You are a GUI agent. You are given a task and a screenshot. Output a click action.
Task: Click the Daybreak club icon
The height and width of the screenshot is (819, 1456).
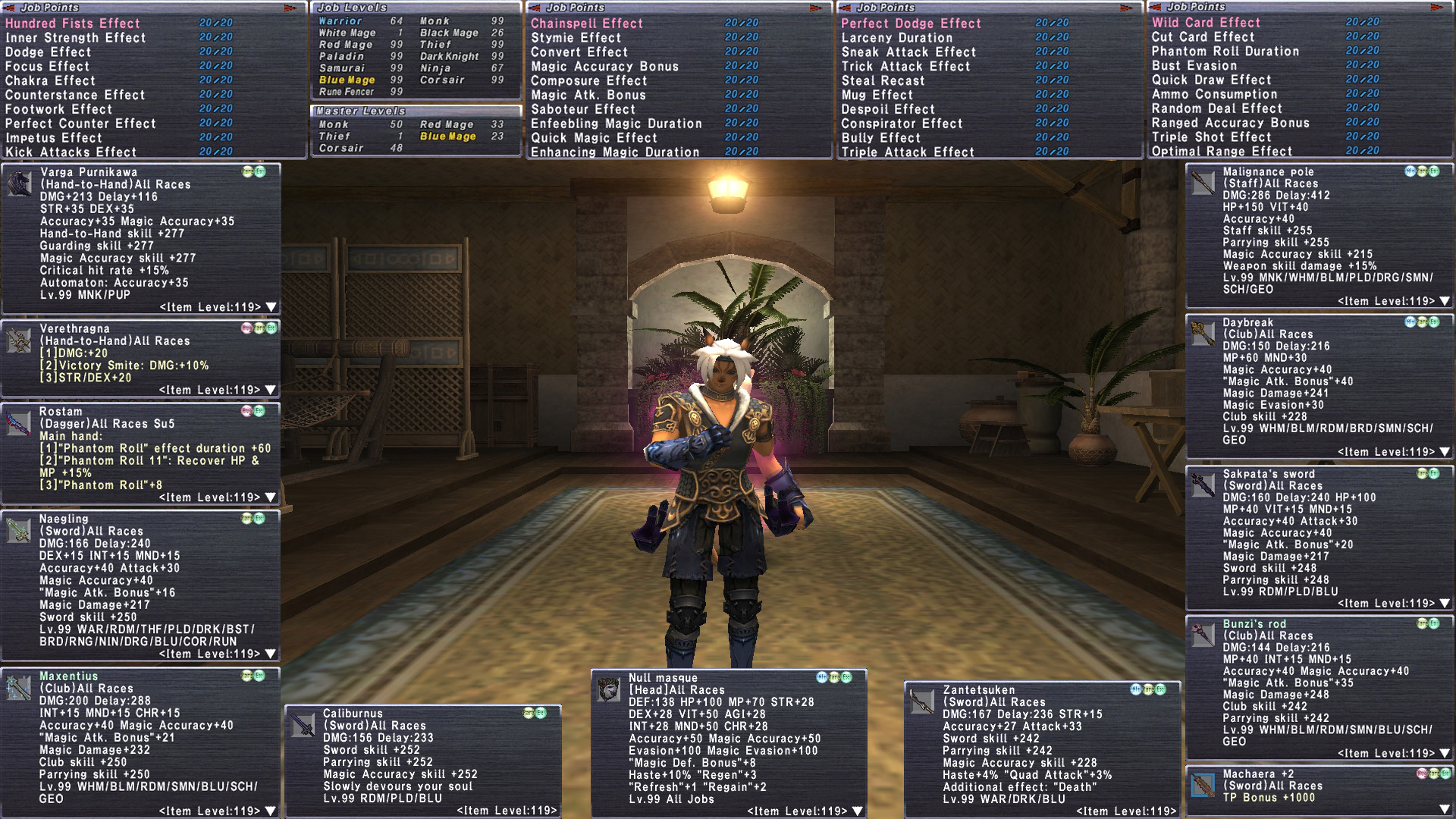tap(1202, 334)
